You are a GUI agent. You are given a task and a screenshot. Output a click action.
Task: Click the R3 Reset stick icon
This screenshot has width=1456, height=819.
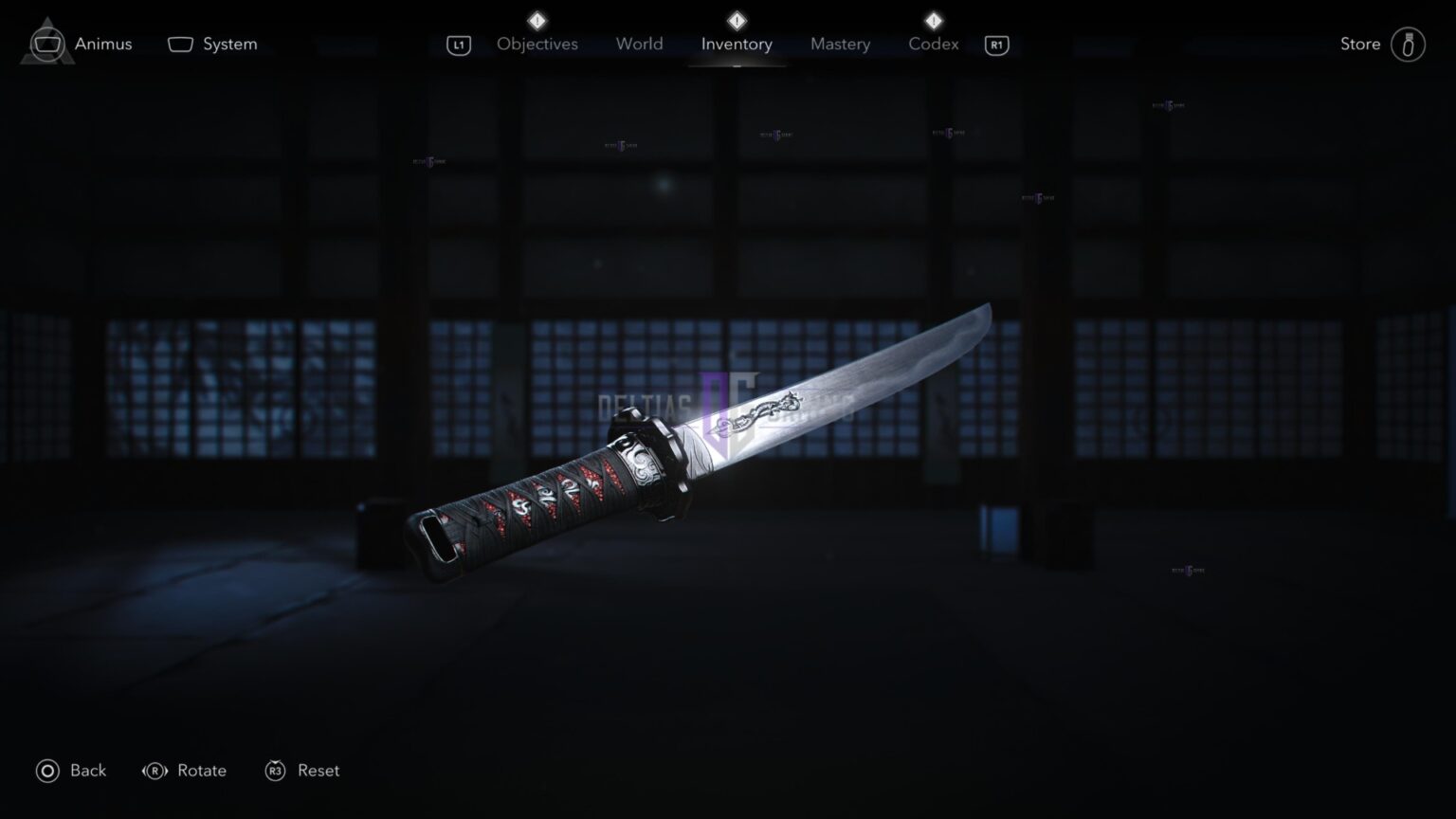tap(275, 771)
